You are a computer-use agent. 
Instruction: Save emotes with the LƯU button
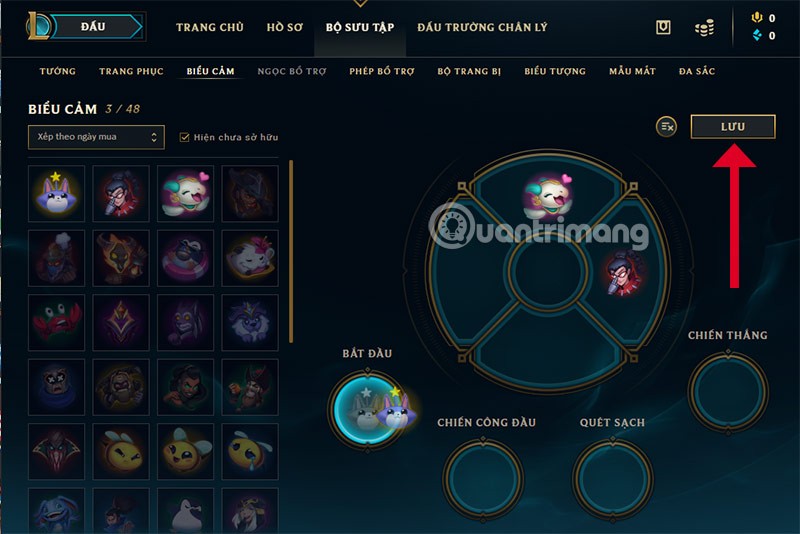(733, 126)
